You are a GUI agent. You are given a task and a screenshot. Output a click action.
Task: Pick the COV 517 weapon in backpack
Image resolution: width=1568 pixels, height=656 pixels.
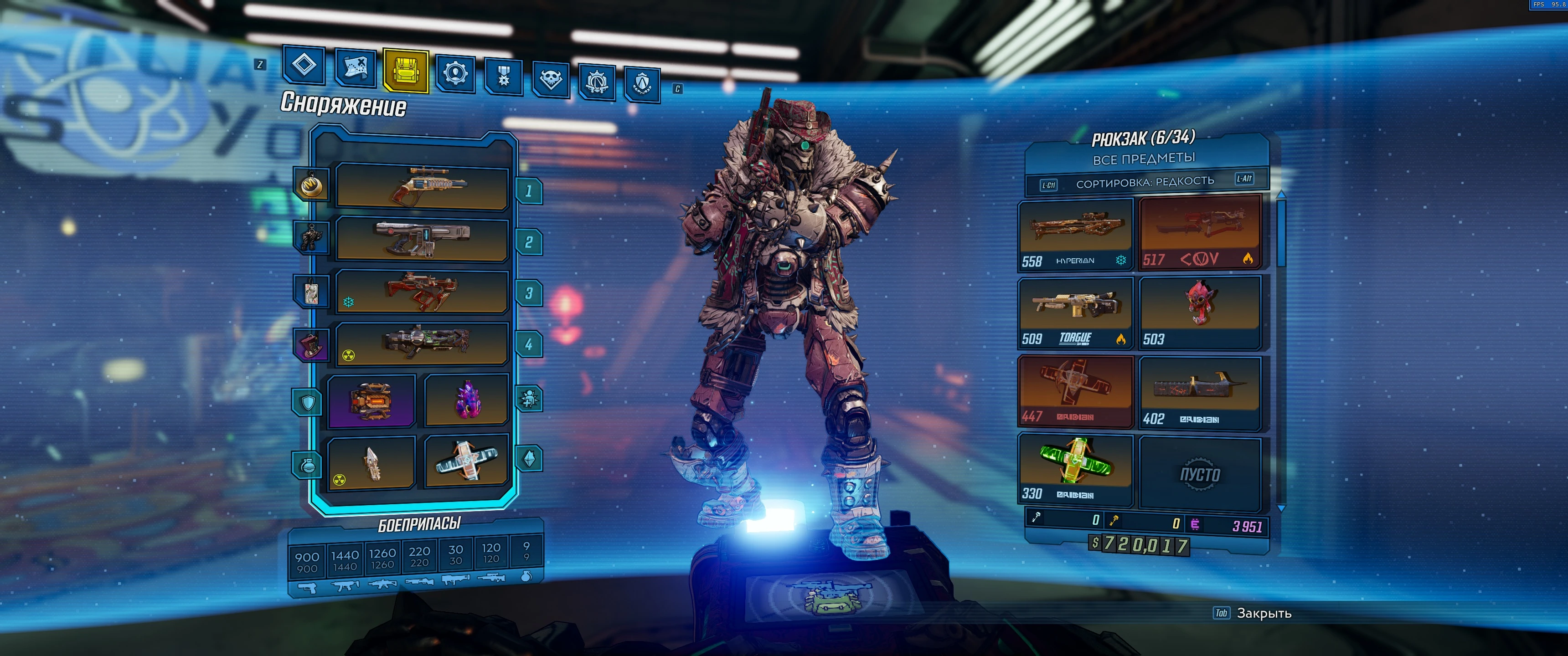click(x=1199, y=231)
